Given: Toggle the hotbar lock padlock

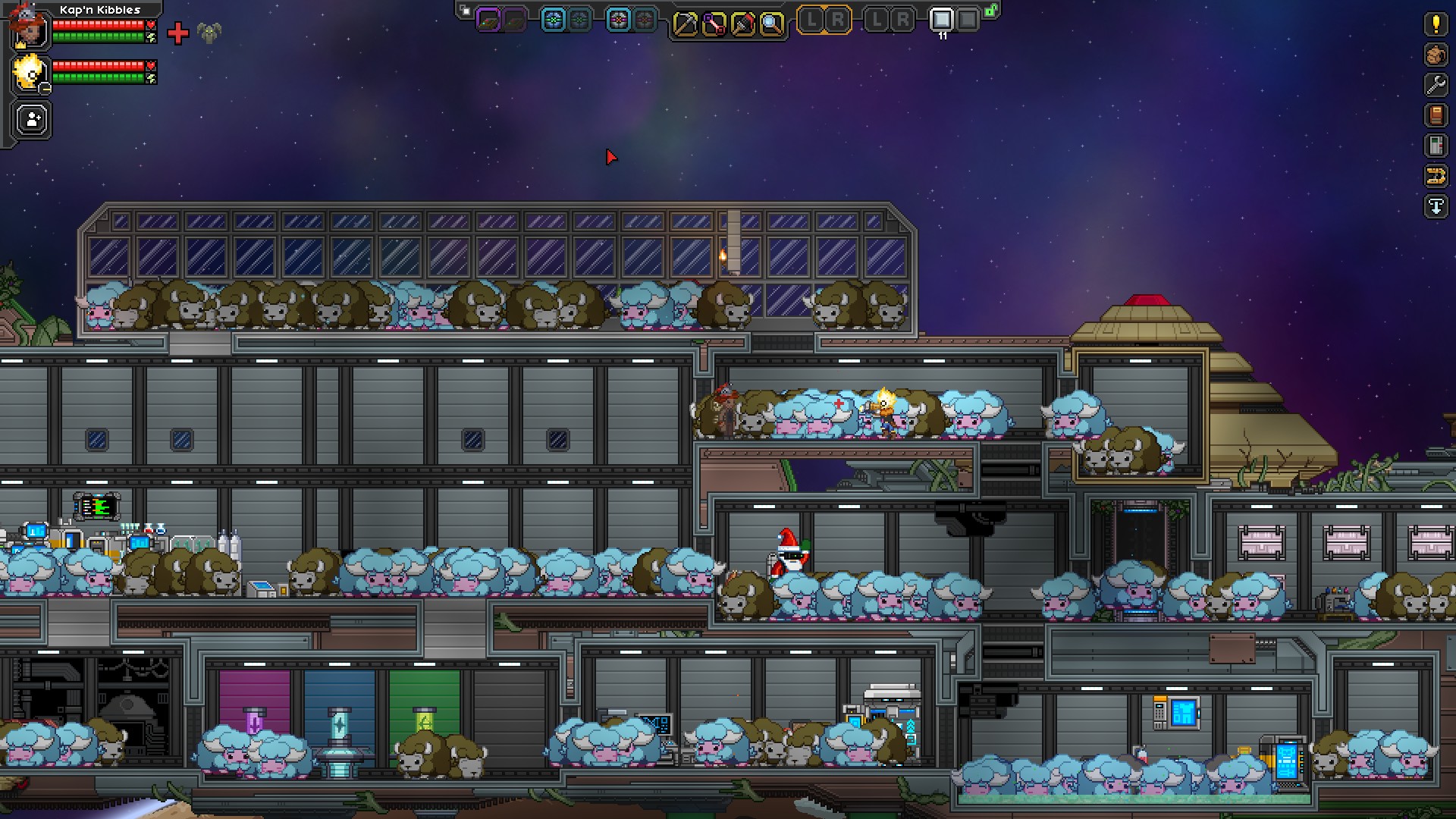Looking at the screenshot, I should pos(989,11).
